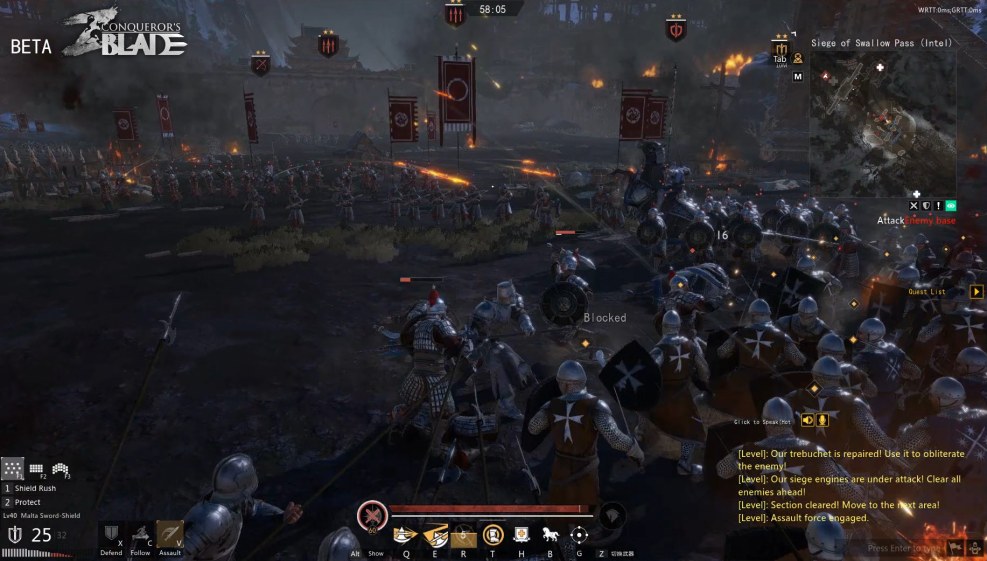Choose the scattered dots formation icon
This screenshot has height=561, width=987.
click(x=13, y=468)
